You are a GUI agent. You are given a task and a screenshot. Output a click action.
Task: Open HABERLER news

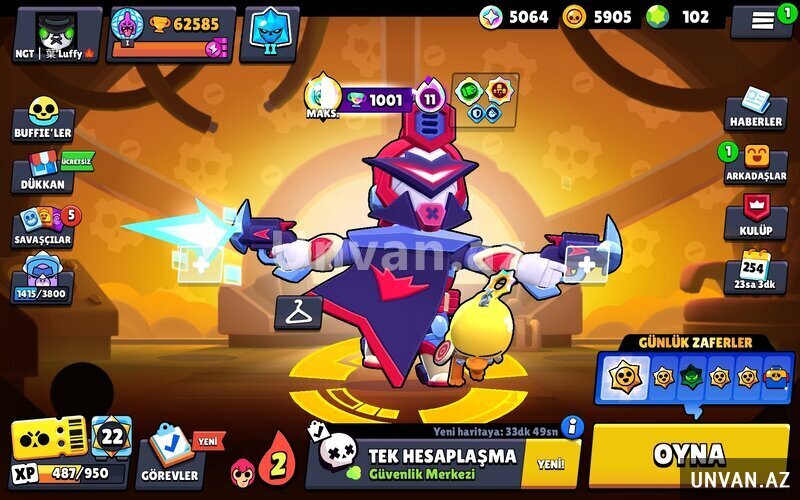(755, 107)
